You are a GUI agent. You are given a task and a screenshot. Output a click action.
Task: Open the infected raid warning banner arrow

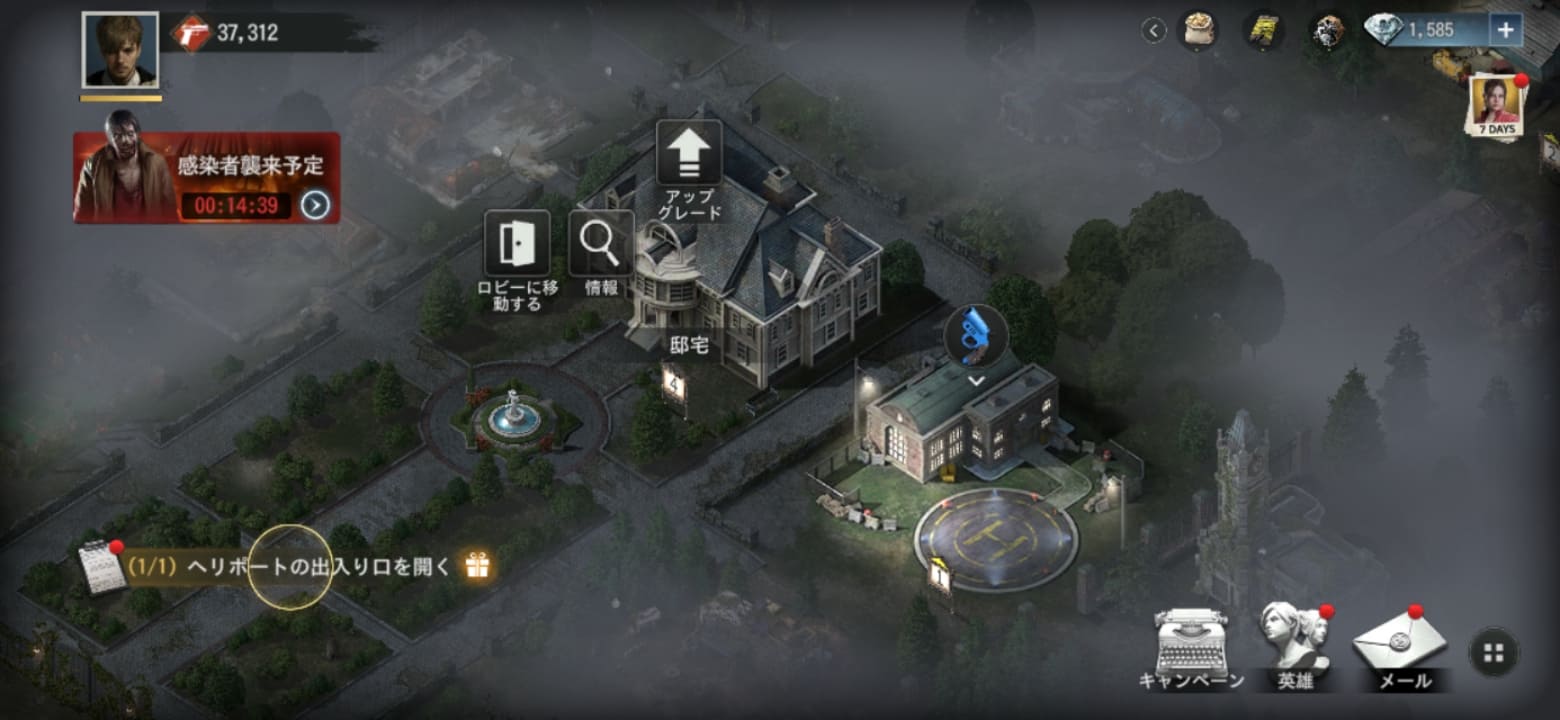point(315,205)
